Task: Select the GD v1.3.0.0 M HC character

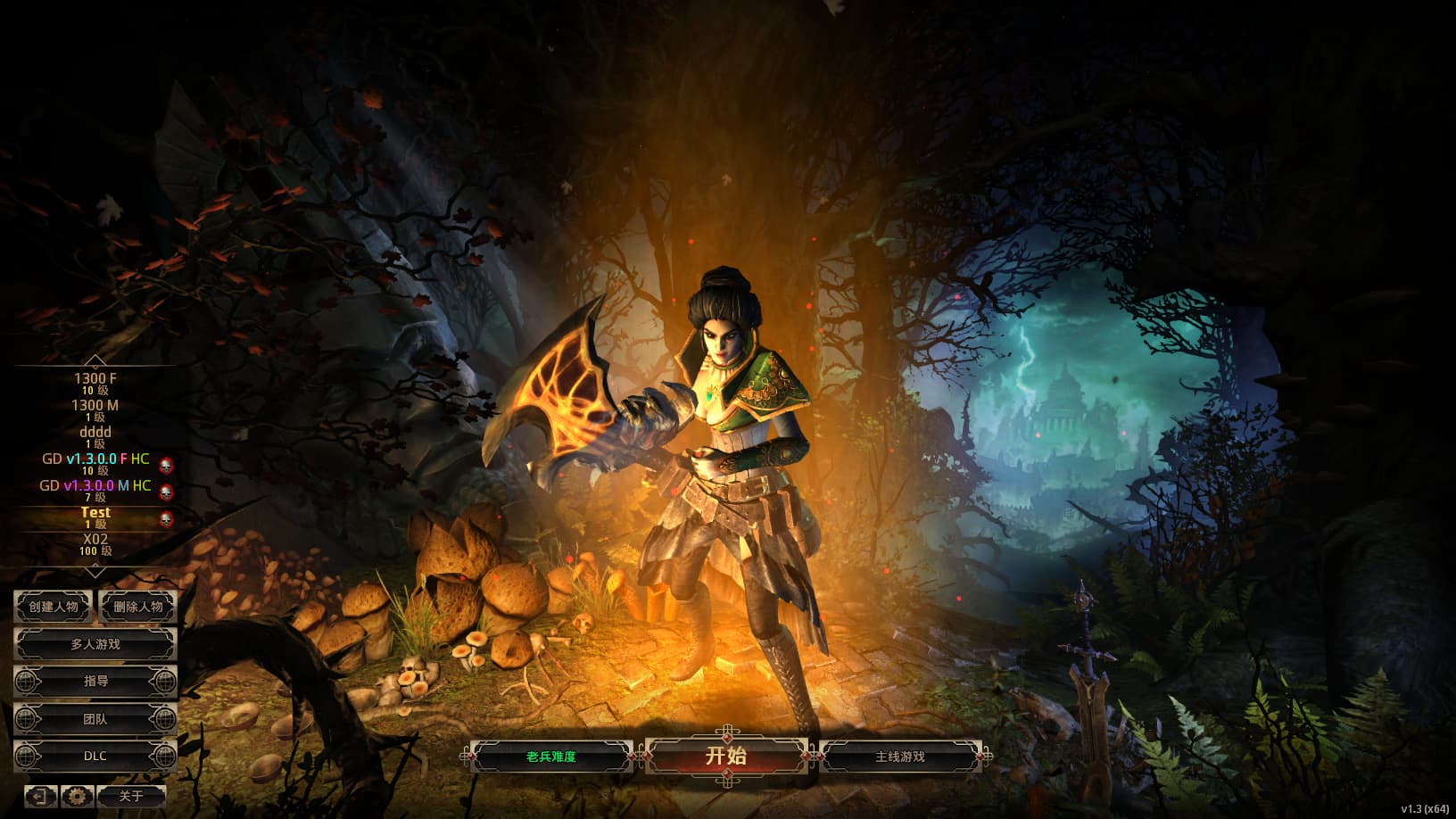Action: [x=95, y=490]
